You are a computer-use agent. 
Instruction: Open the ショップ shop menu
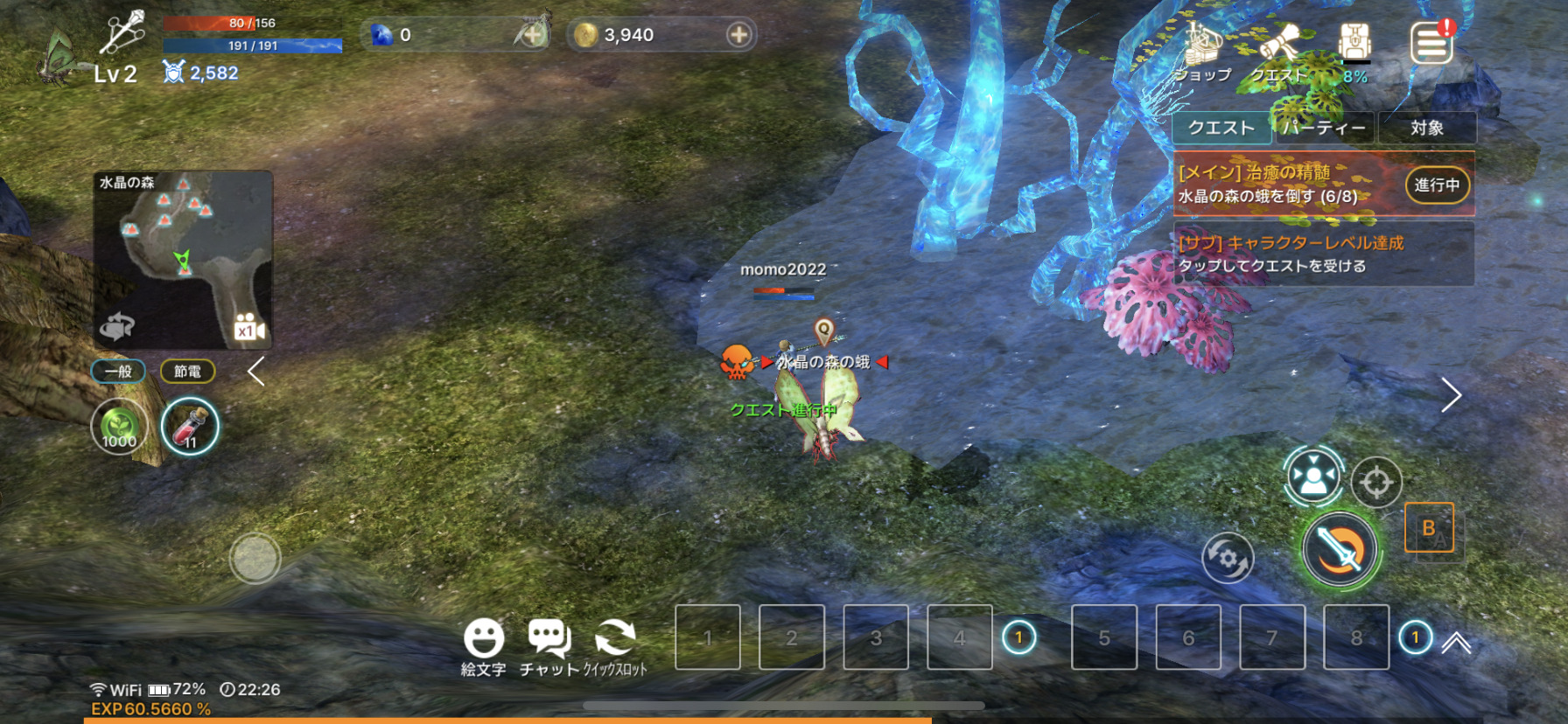(1202, 51)
